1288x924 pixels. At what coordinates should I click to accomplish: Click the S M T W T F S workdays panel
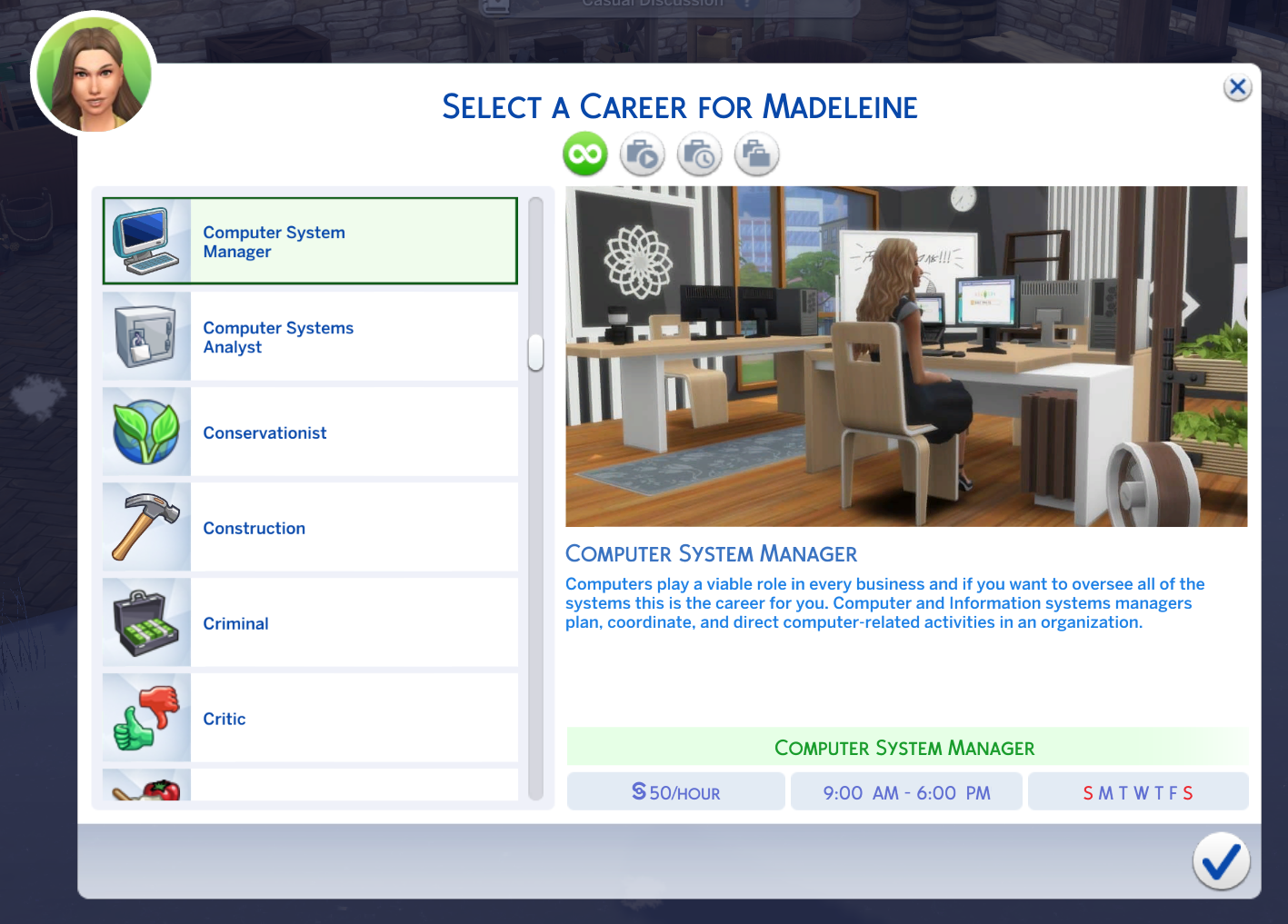point(1137,790)
